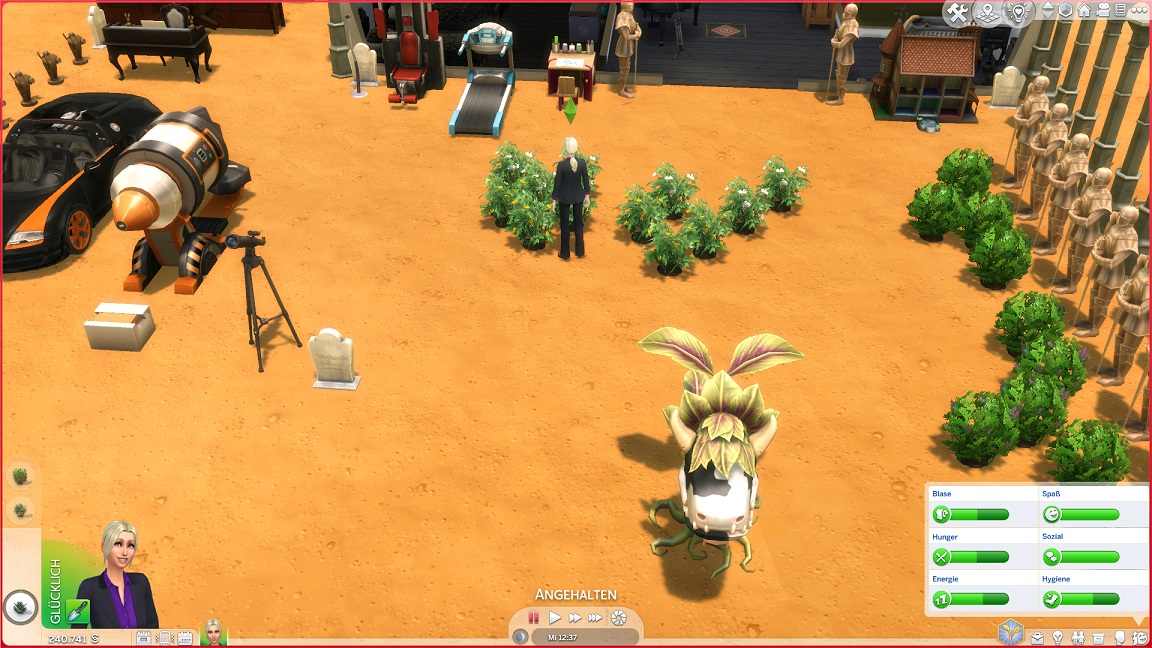Click the gardening trowel moodlet icon
1152x648 pixels.
pyautogui.click(x=79, y=612)
